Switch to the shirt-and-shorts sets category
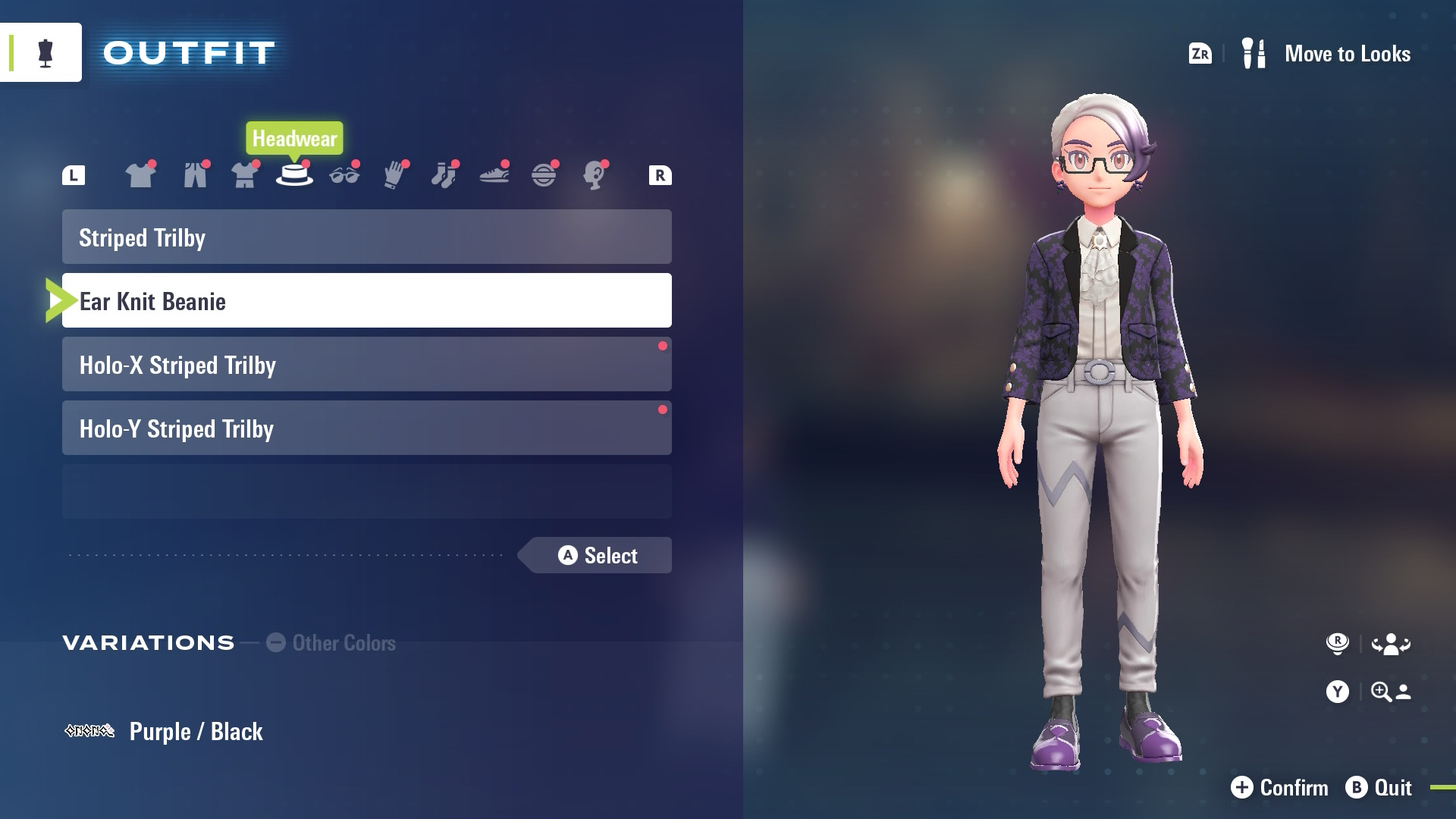1456x819 pixels. tap(244, 175)
